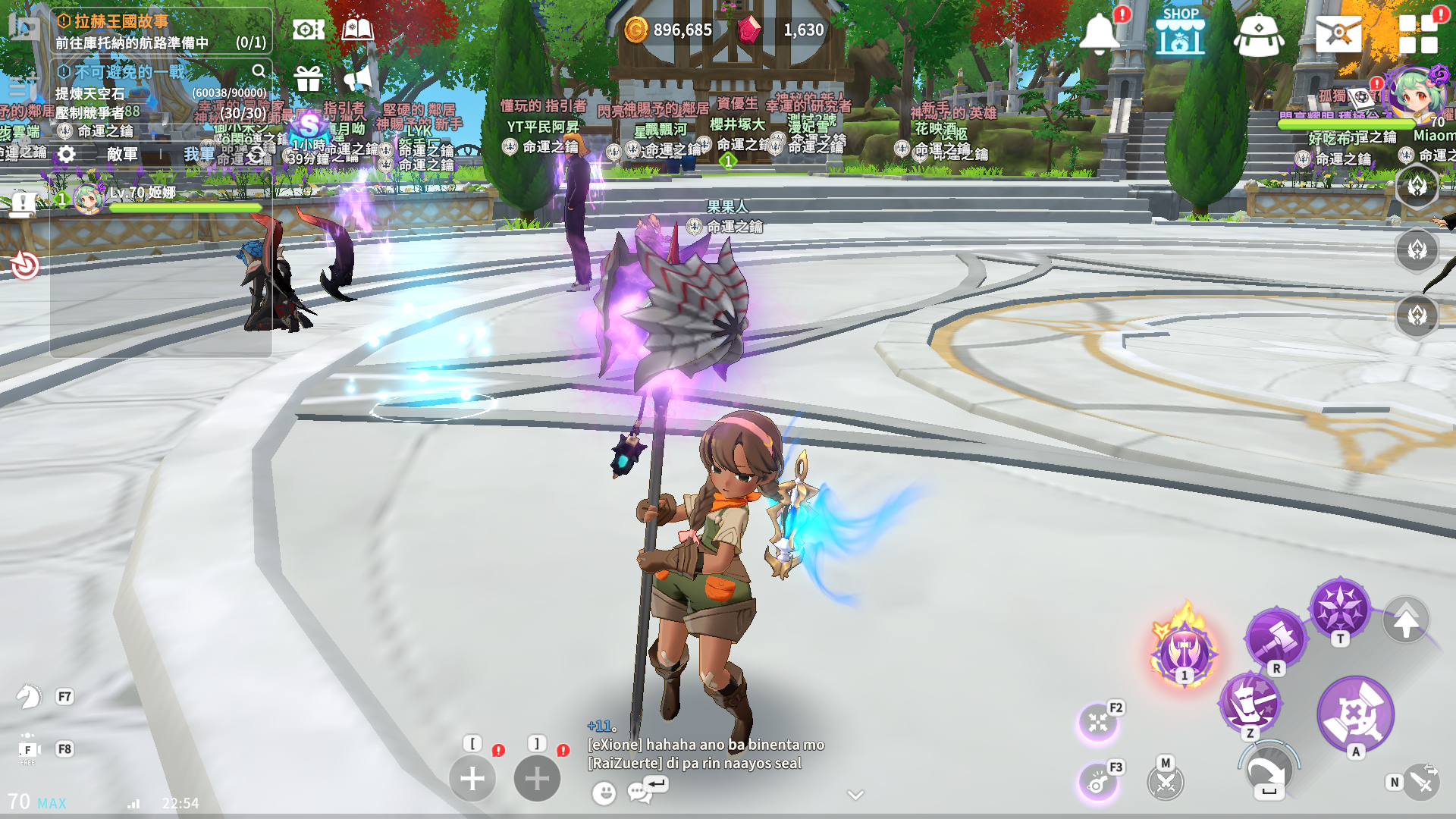
Task: Use the hammer skill labeled R
Action: (1276, 638)
